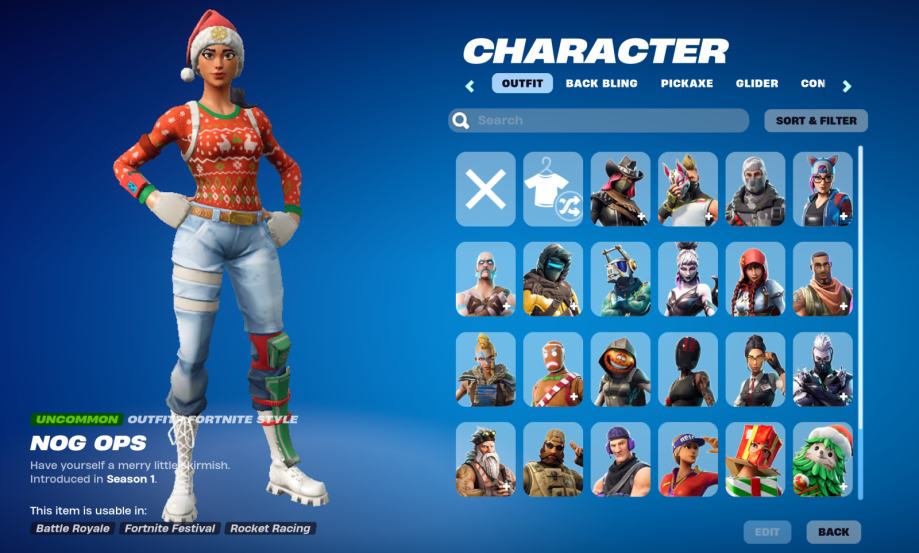Focus the outfit Search field
The width and height of the screenshot is (919, 553).
(x=598, y=121)
